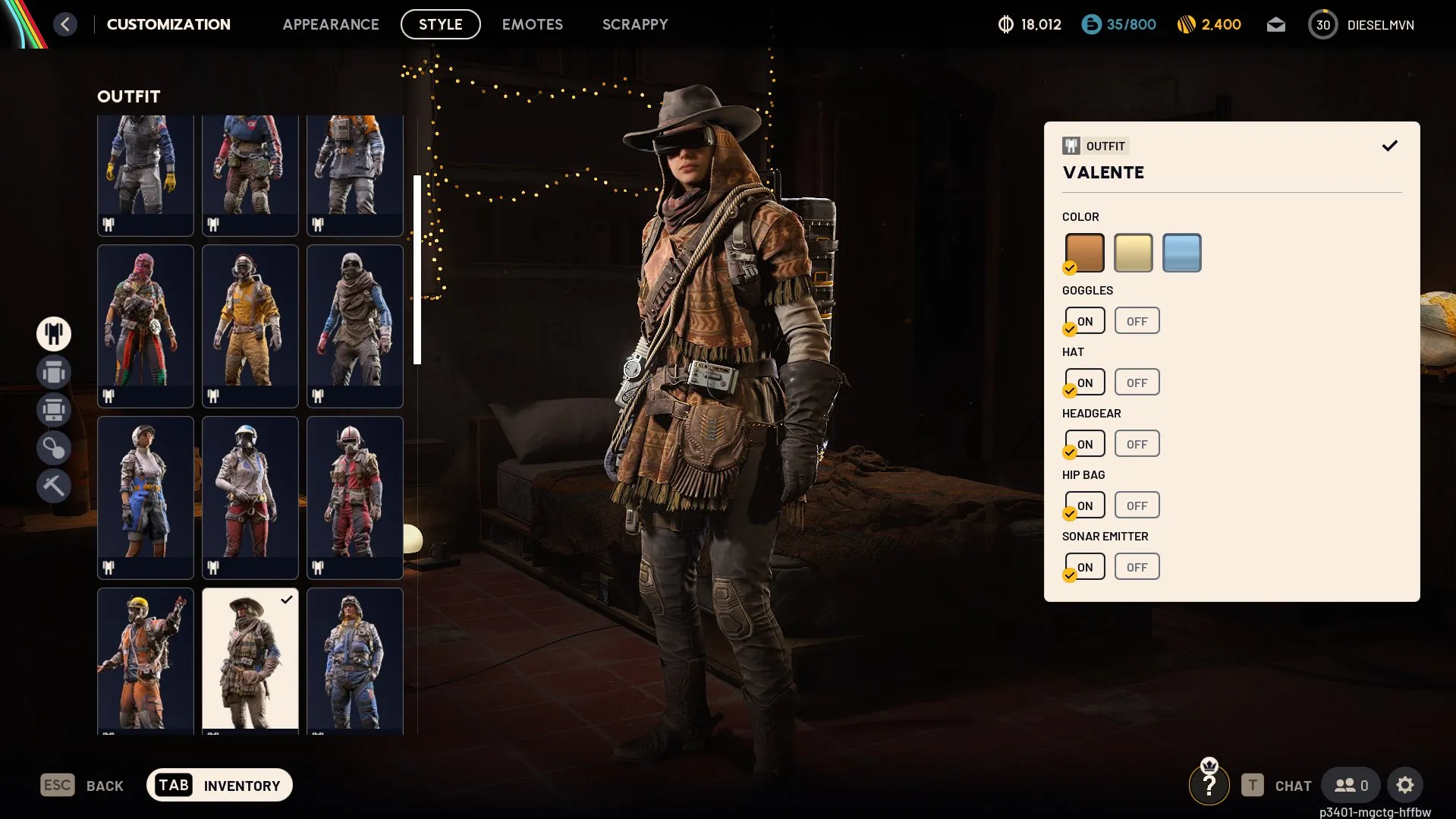Select the Scrappy tab
Image resolution: width=1456 pixels, height=819 pixels.
[x=635, y=24]
